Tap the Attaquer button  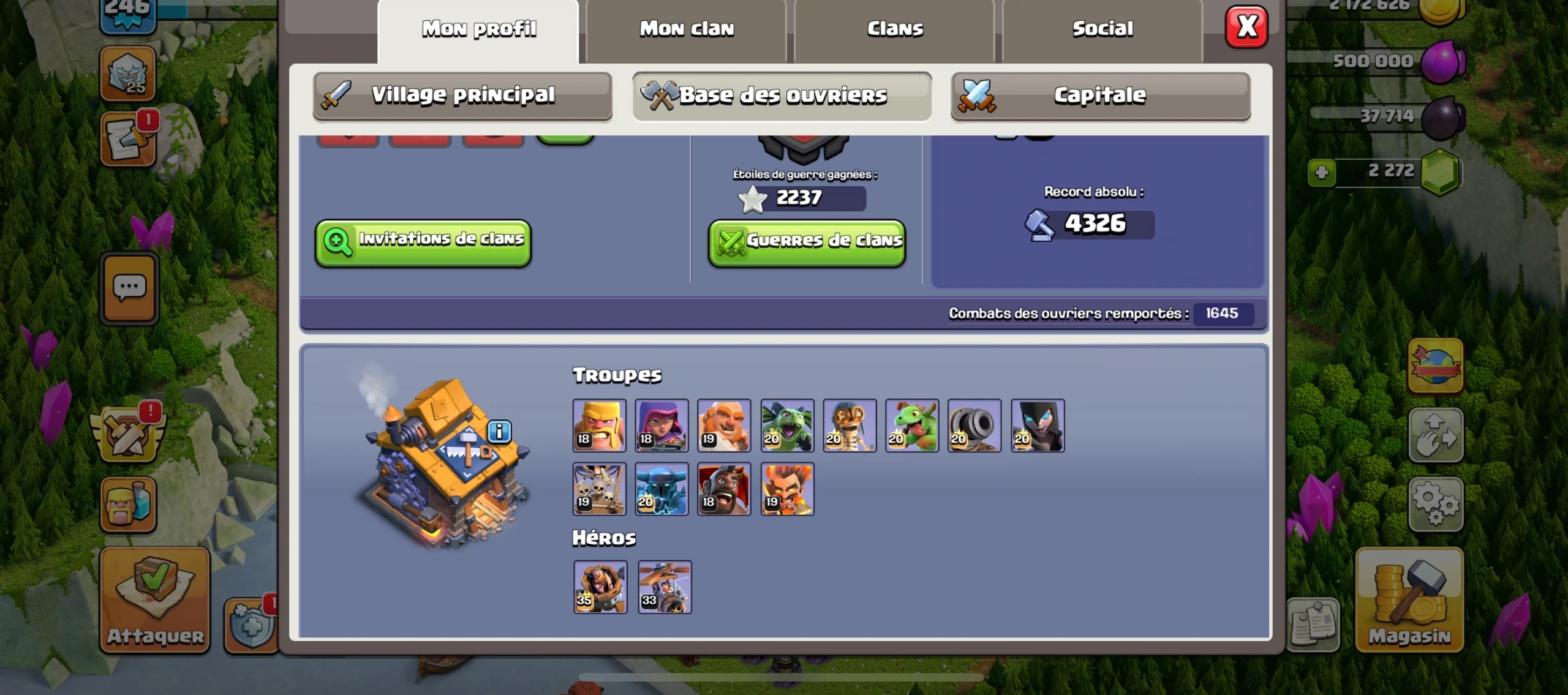[155, 599]
